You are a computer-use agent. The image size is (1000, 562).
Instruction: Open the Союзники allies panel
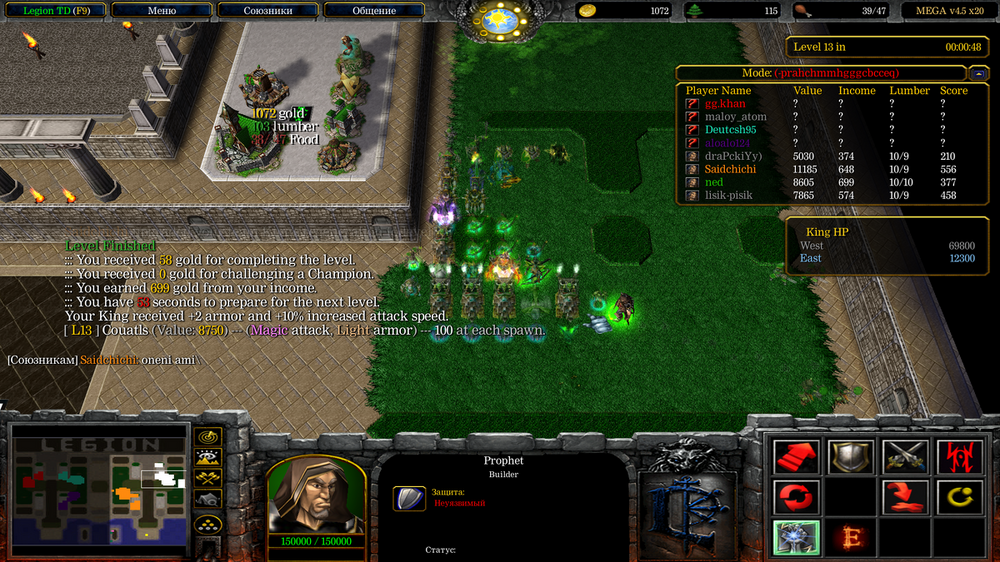click(268, 11)
